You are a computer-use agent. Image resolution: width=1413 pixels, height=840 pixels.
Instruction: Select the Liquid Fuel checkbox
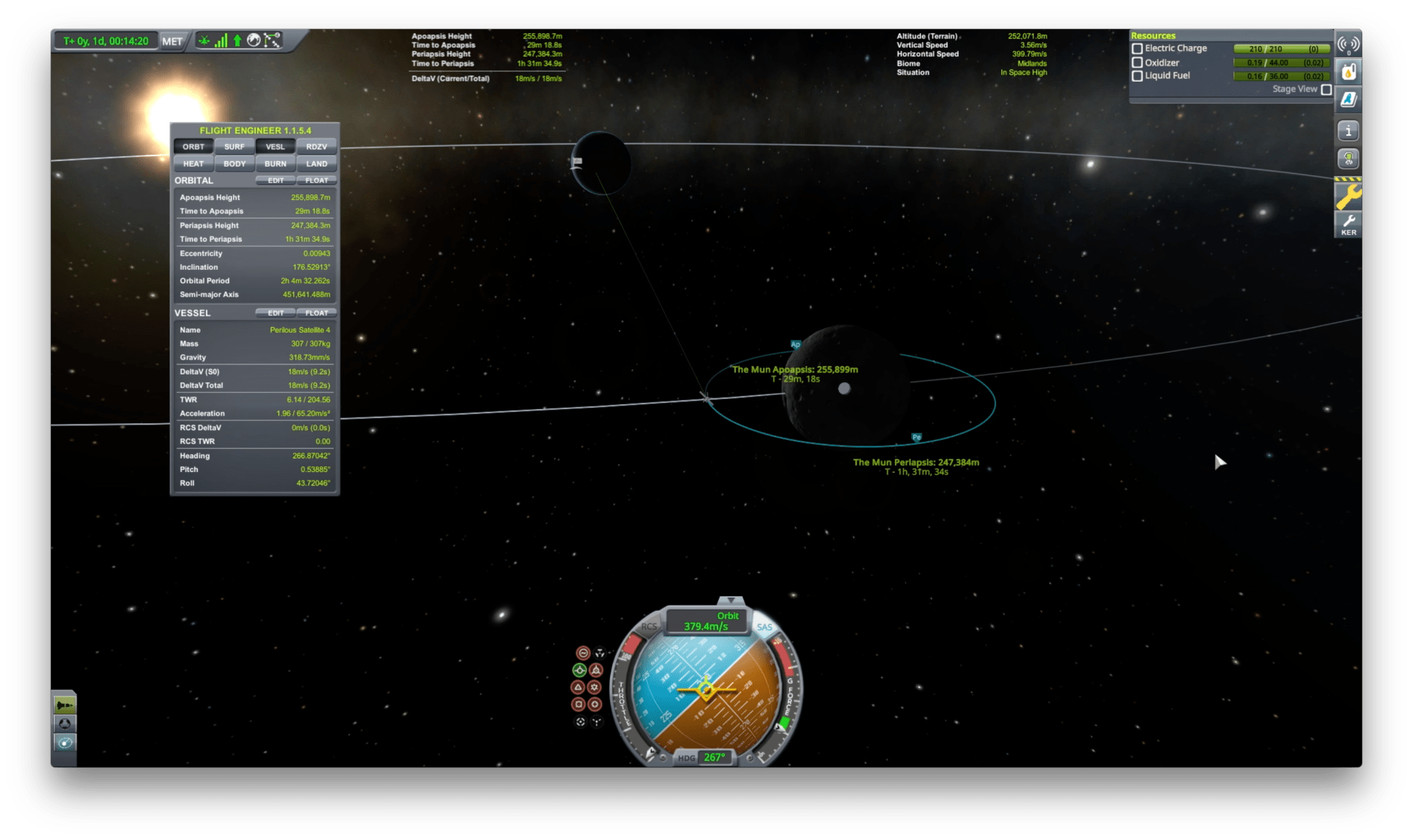point(1137,76)
